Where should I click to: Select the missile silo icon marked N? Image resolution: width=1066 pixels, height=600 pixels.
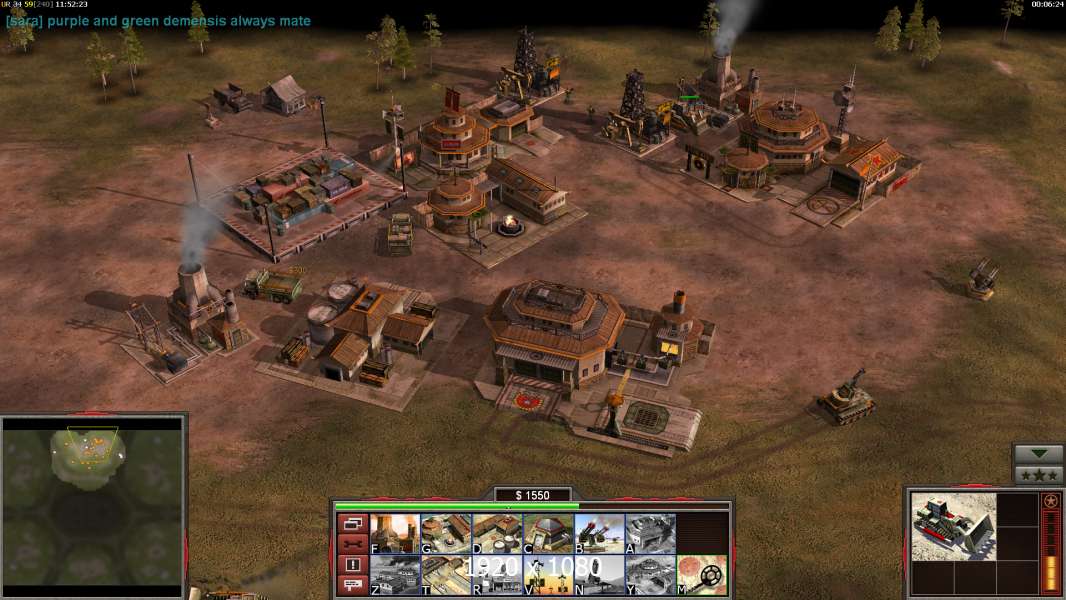pyautogui.click(x=599, y=574)
